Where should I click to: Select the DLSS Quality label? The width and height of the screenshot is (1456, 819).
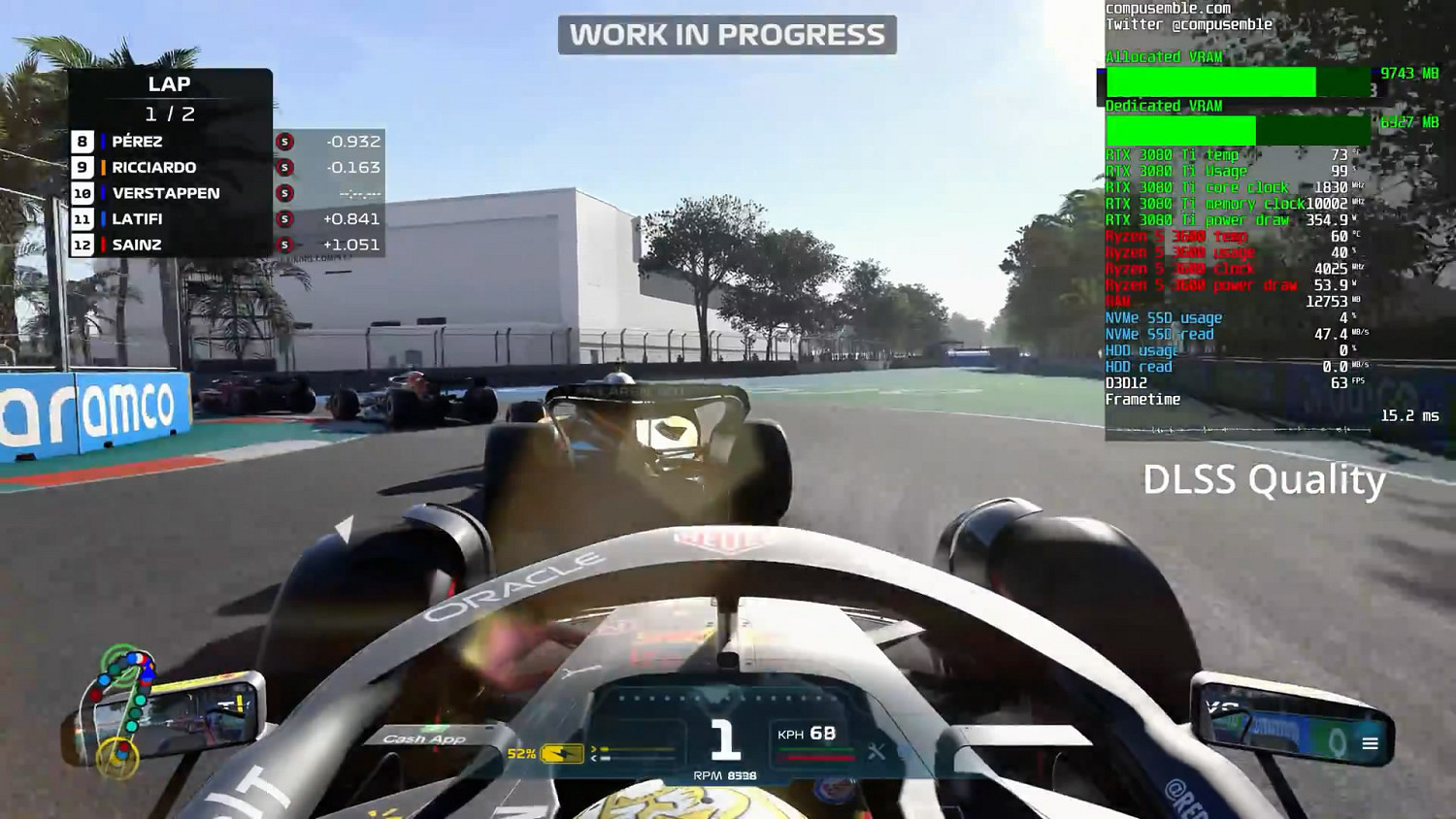click(x=1264, y=479)
